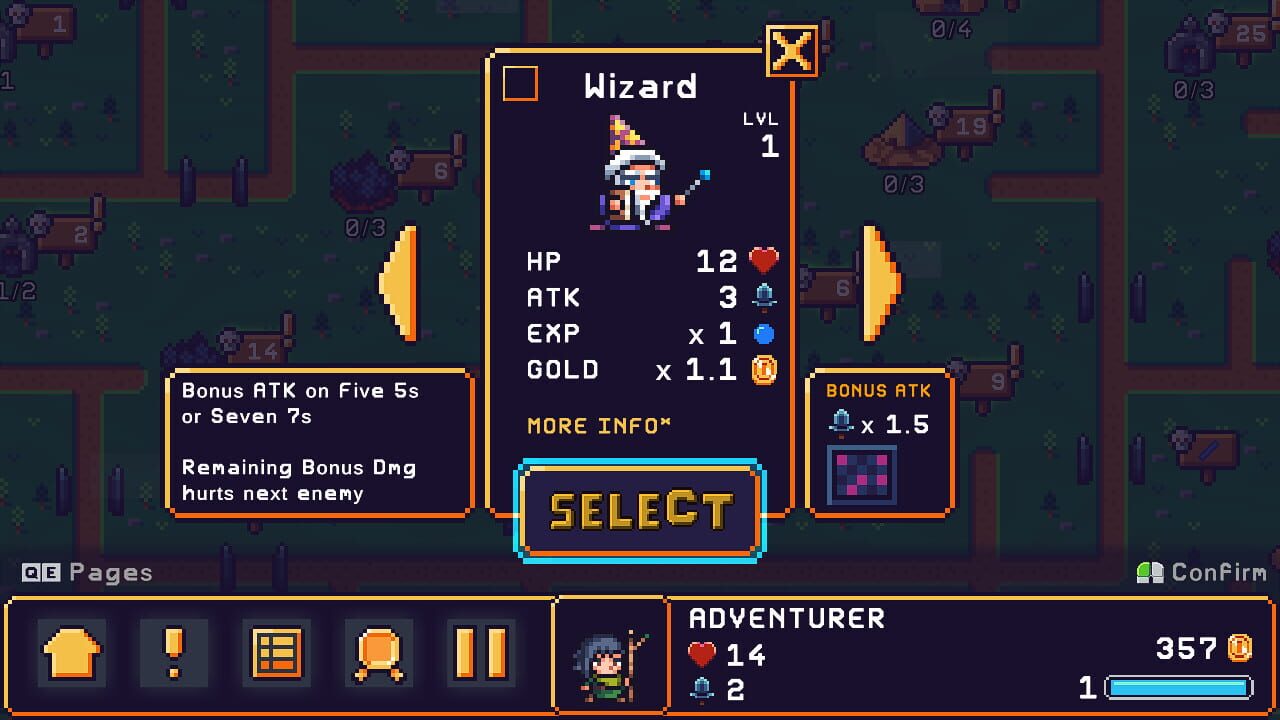Open MORE INFO for the Wizard
Image resolution: width=1280 pixels, height=720 pixels.
(597, 425)
